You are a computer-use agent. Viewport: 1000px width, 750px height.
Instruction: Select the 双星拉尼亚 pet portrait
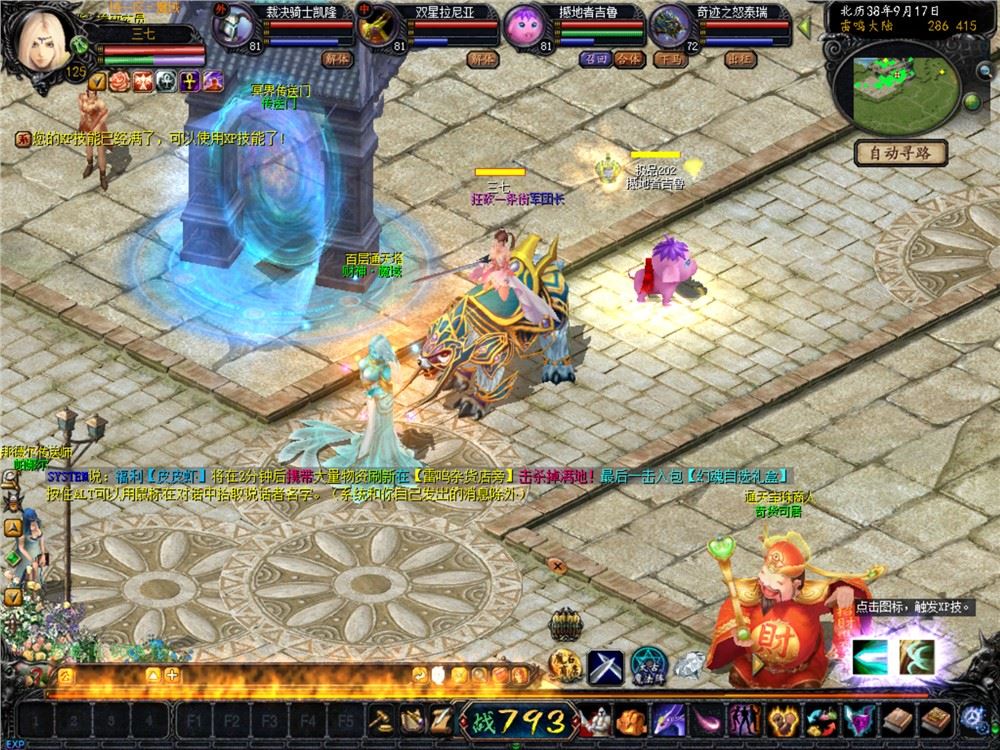coord(377,25)
